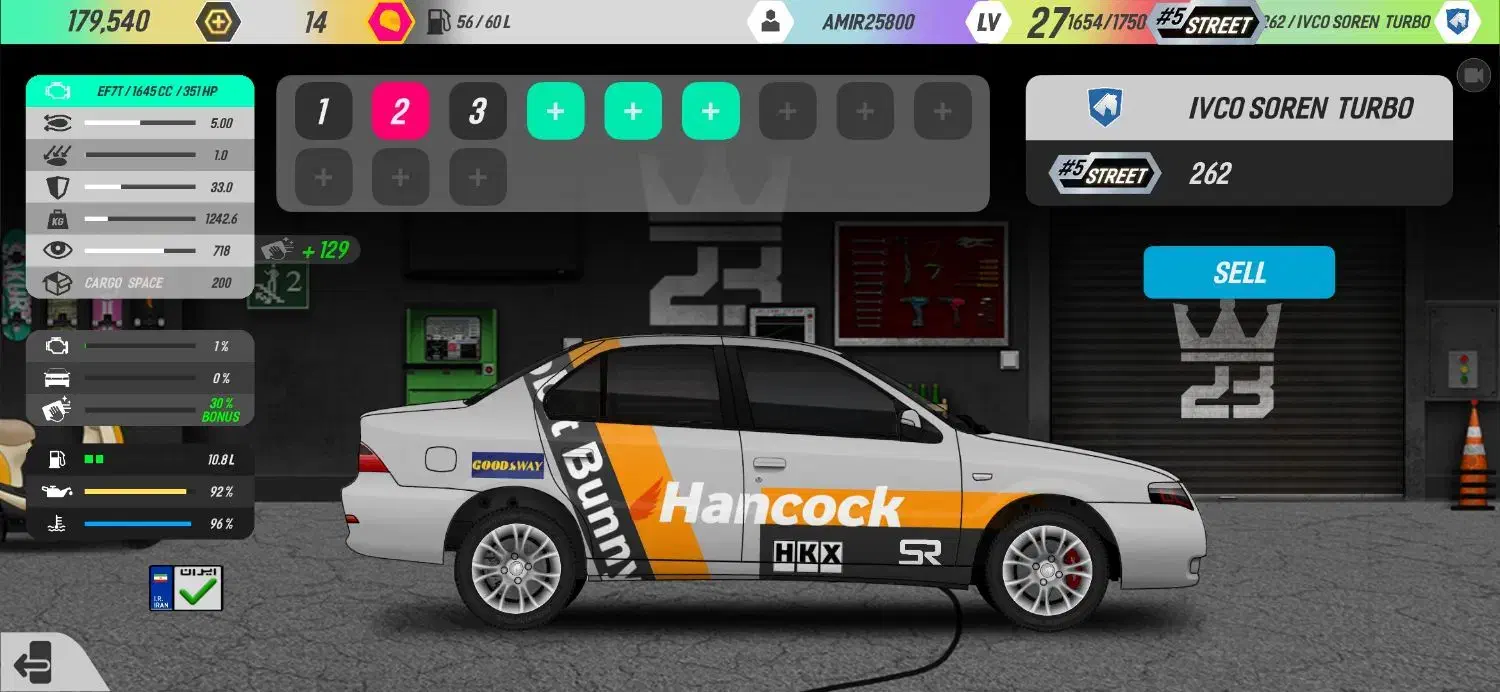The height and width of the screenshot is (692, 1500).
Task: View the #5 Street class badge
Action: (1105, 174)
